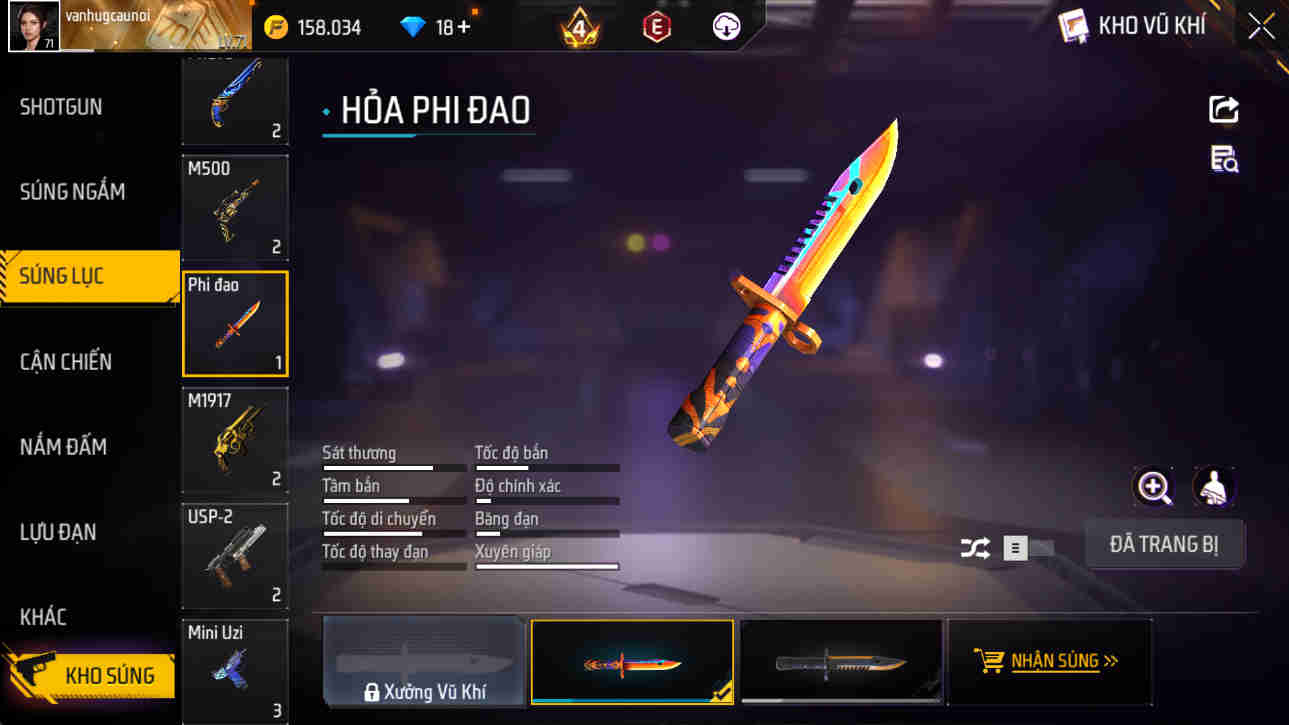The height and width of the screenshot is (725, 1289).
Task: Click the ĐÃ TRANG BỊ equipped button
Action: [x=1164, y=544]
